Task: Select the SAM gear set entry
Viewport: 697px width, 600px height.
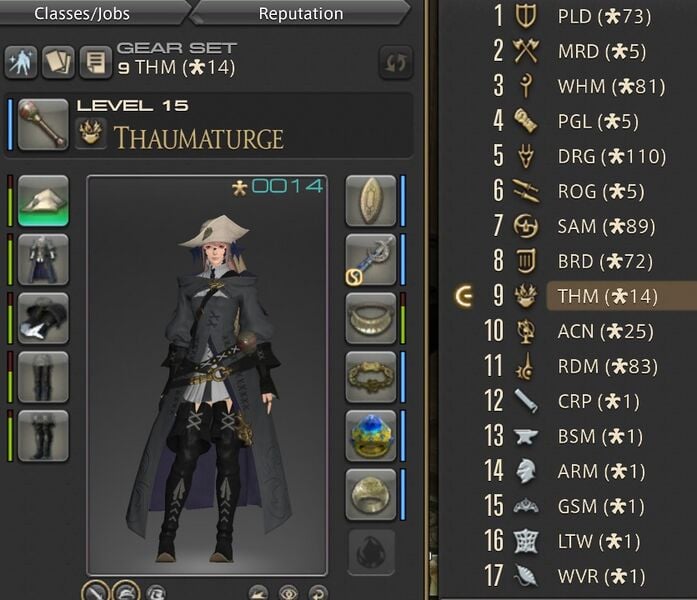Action: [x=609, y=226]
